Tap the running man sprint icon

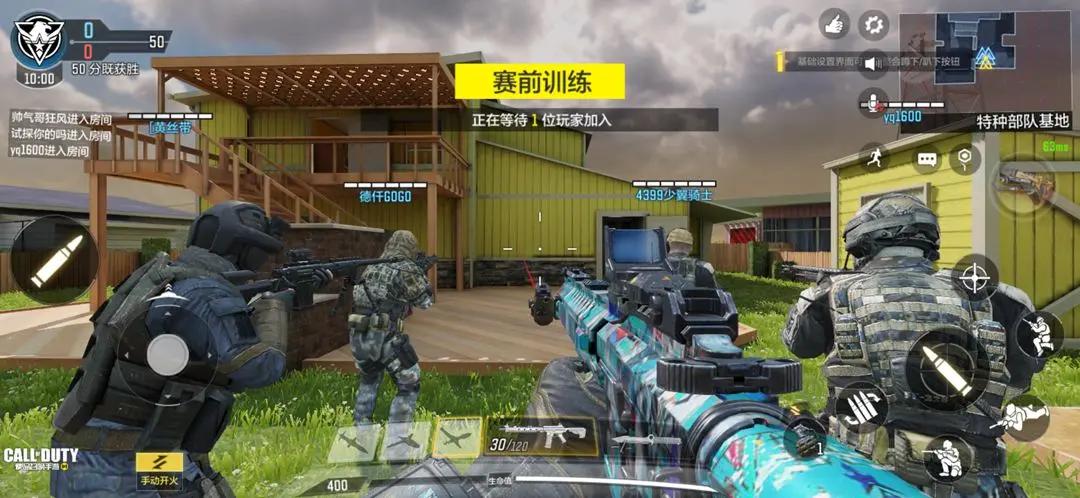click(875, 157)
